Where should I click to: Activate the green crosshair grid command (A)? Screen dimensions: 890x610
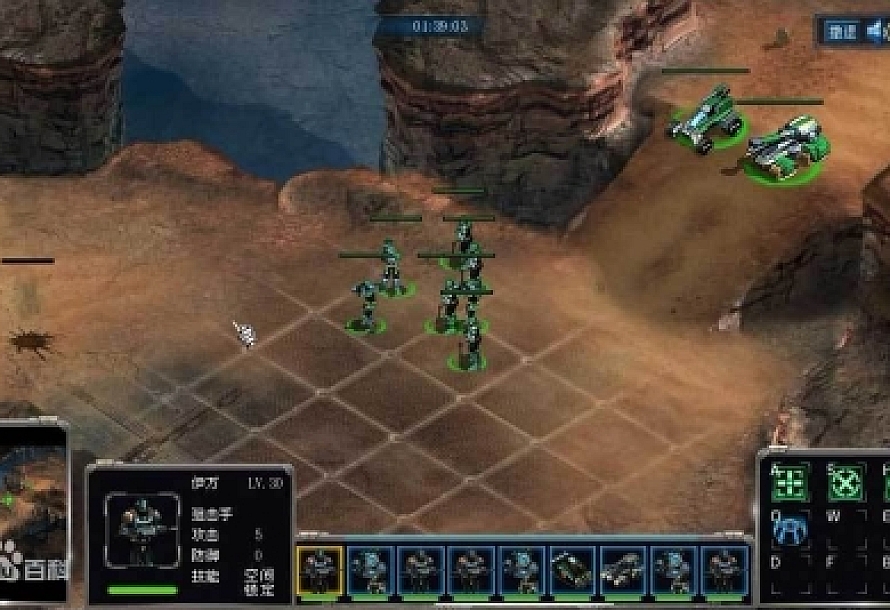[790, 482]
